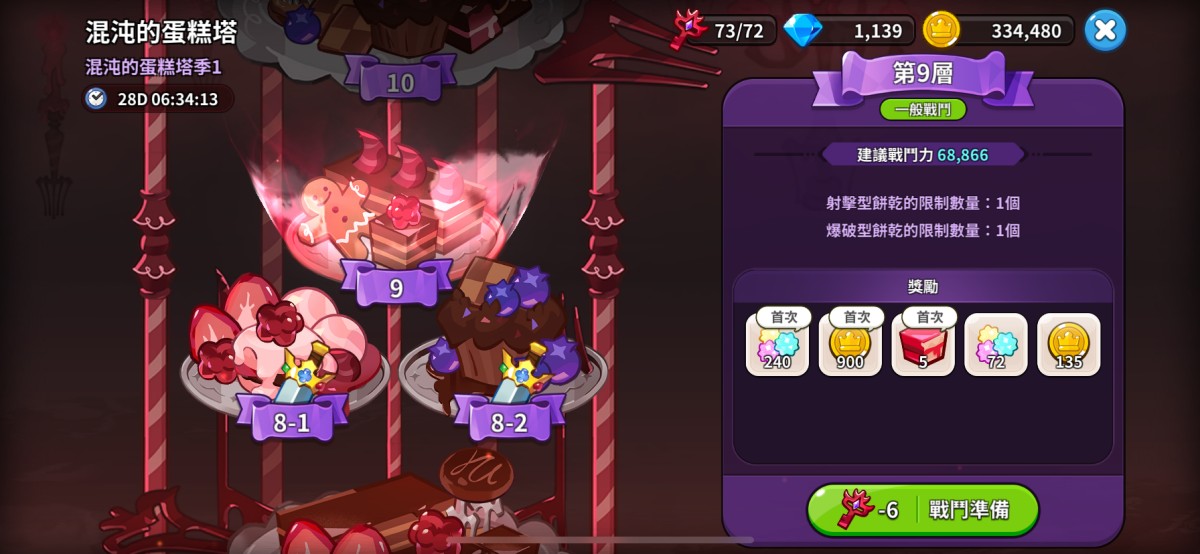This screenshot has width=1200, height=554.
Task: View first-time 240 star jelly reward
Action: click(x=777, y=345)
